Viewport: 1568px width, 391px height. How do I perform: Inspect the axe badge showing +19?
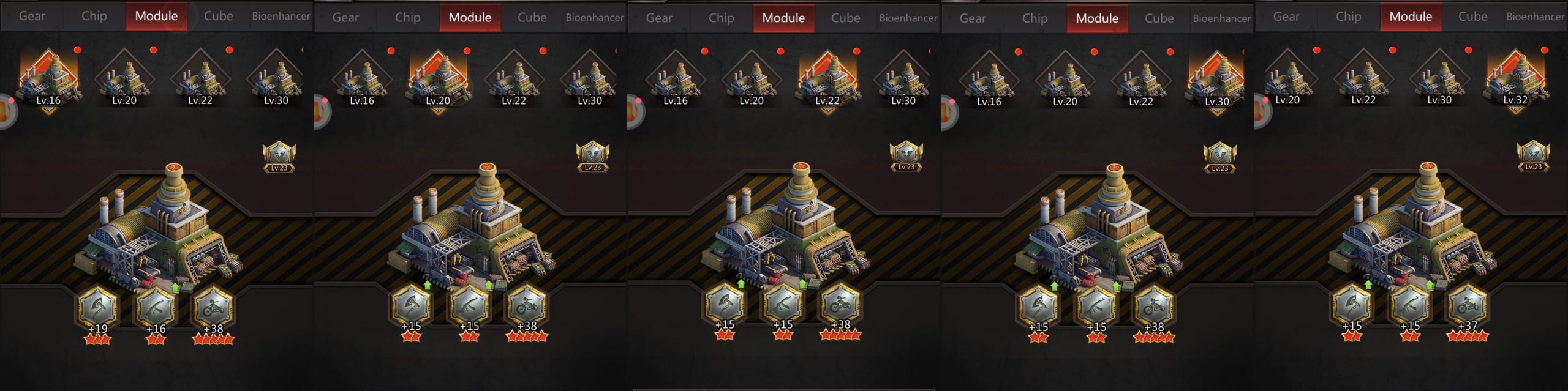[x=97, y=308]
